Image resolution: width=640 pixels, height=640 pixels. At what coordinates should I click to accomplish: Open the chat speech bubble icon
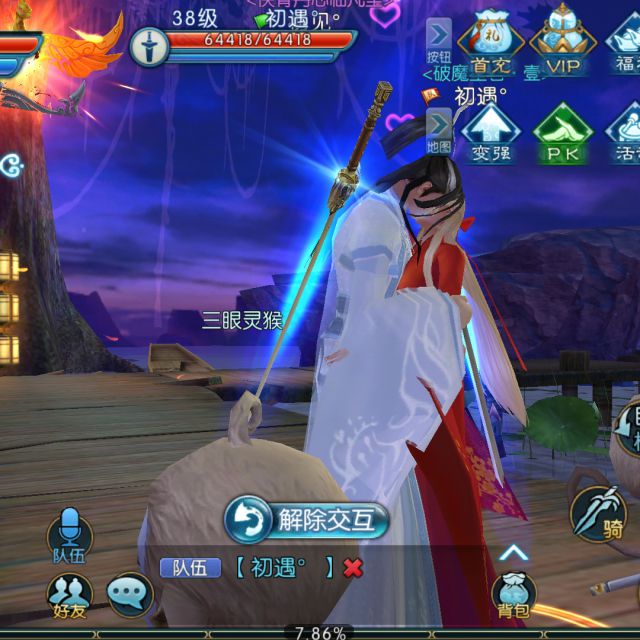[129, 594]
